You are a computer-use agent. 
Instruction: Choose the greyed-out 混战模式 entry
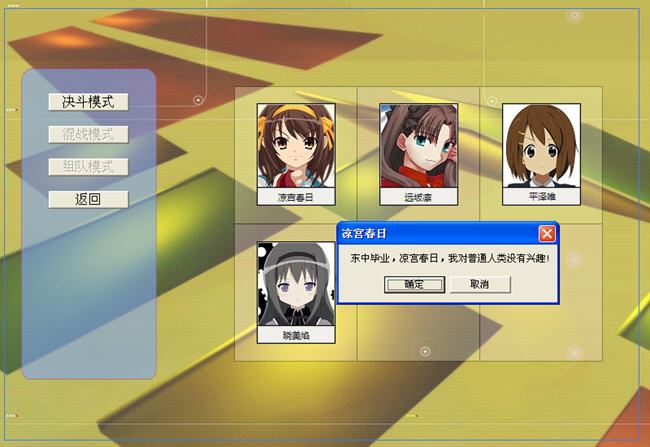pos(88,134)
